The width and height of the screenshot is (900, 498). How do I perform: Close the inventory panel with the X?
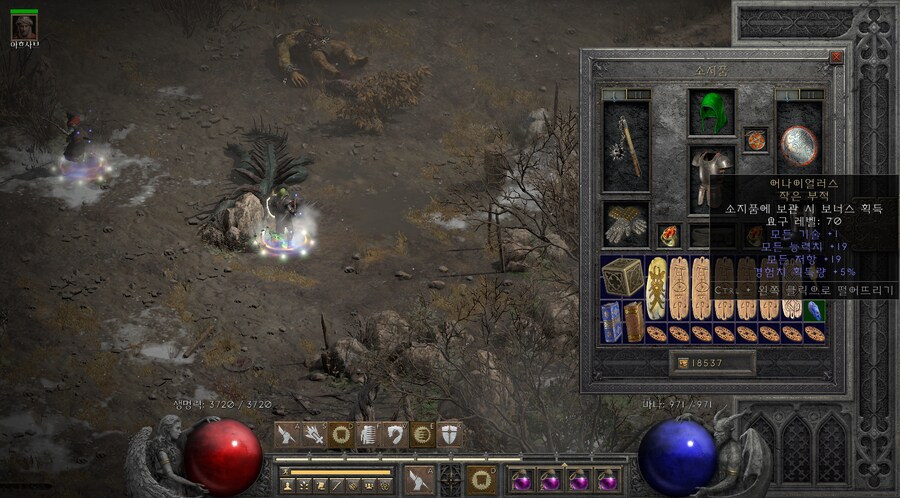click(836, 58)
